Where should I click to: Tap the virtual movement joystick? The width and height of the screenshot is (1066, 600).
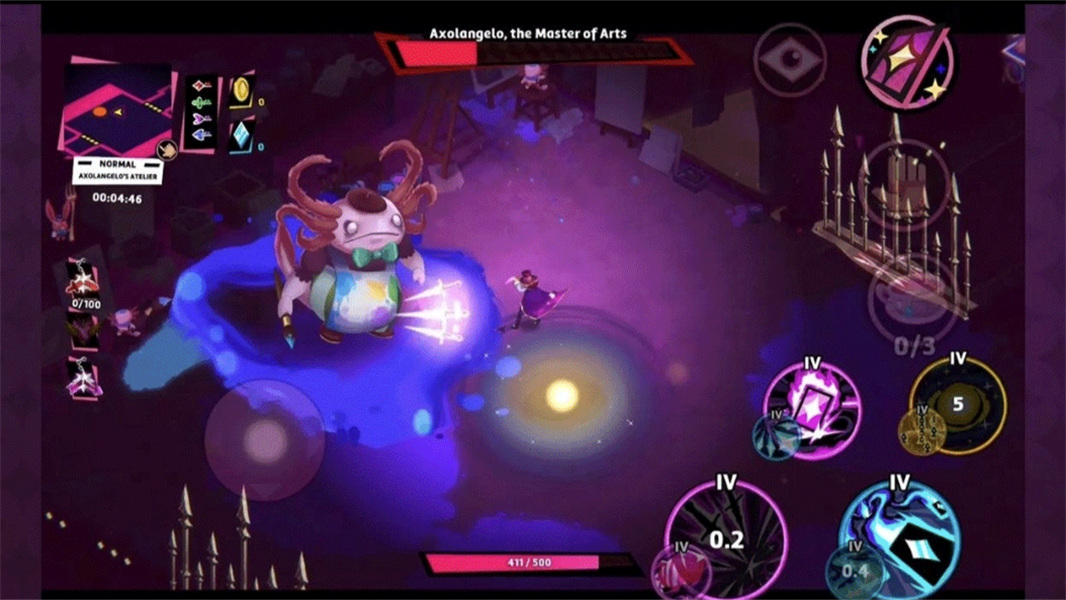pos(264,439)
